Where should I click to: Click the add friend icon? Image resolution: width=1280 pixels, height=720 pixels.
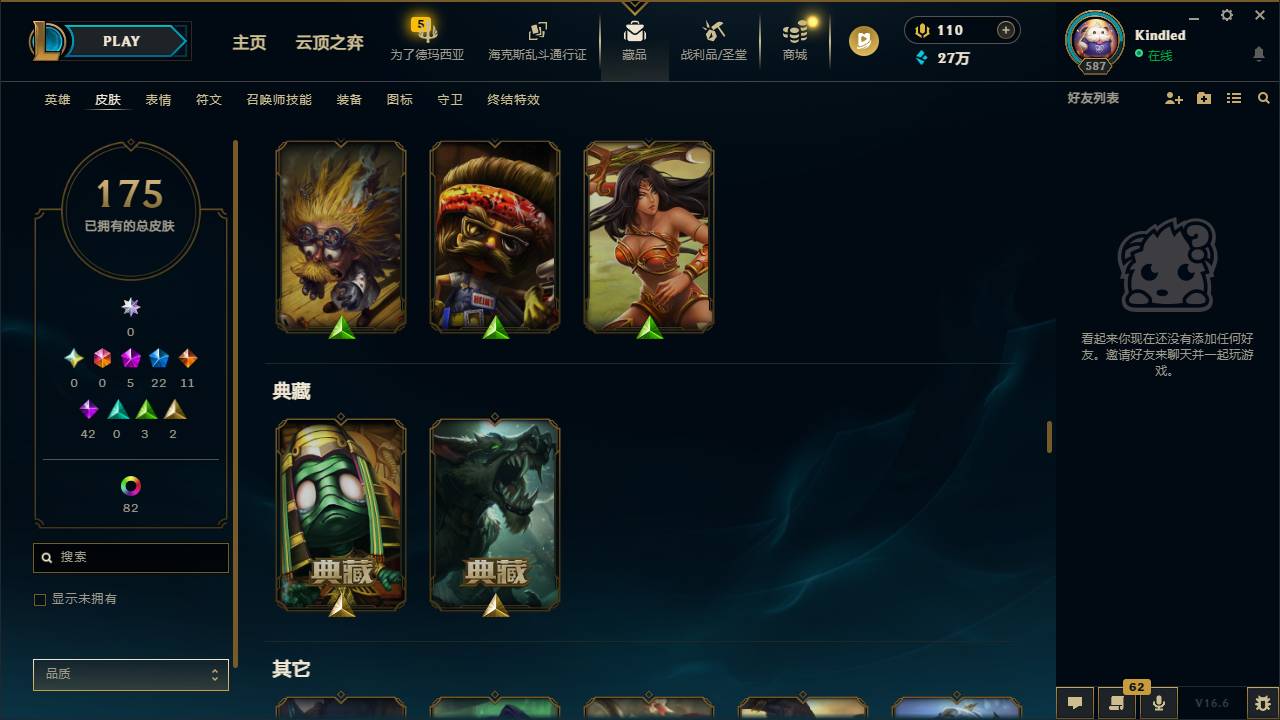tap(1172, 98)
